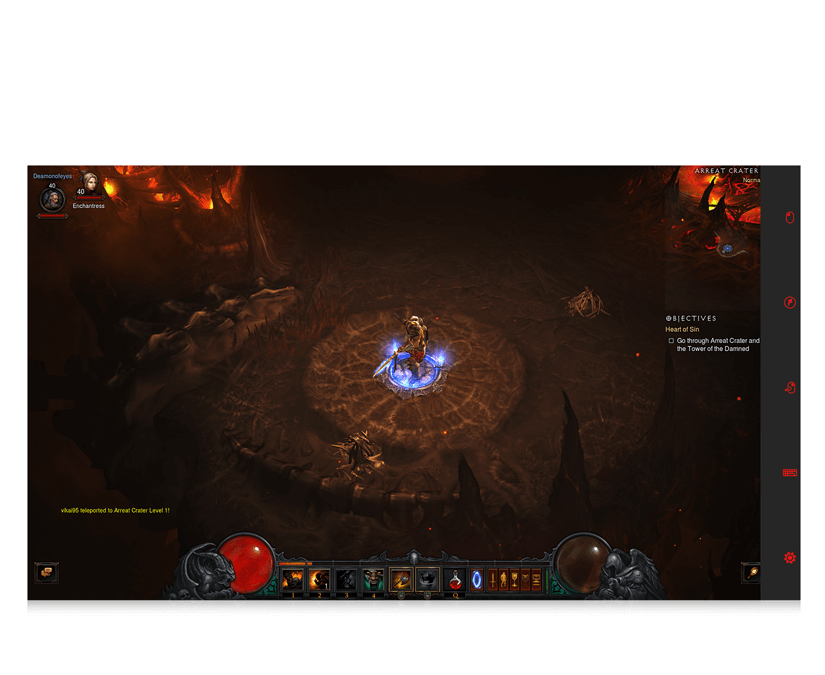825x675 pixels.
Task: Open the red gear settings icon
Action: click(790, 558)
